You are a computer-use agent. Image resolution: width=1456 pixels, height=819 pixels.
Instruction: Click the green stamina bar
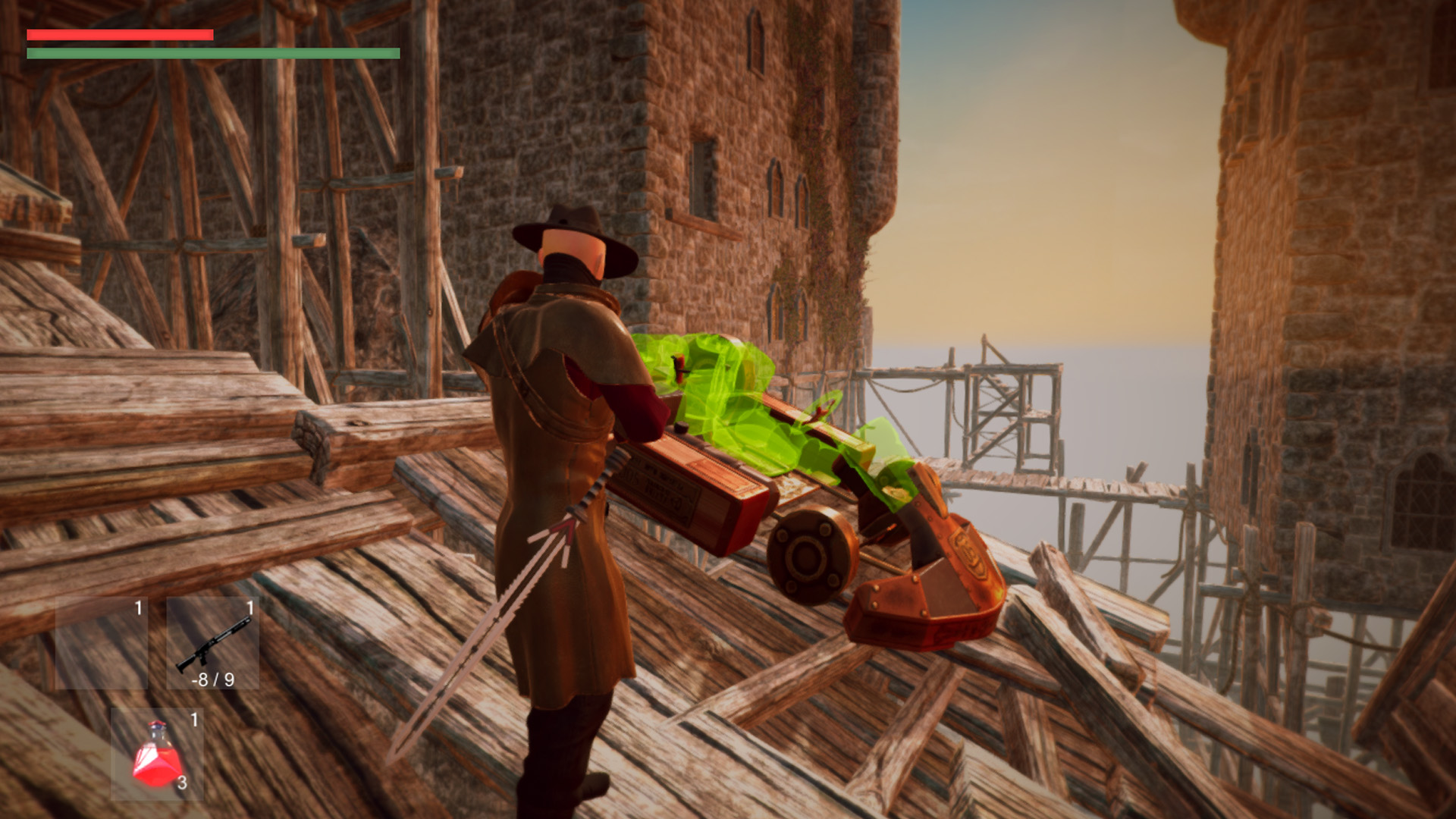point(212,55)
